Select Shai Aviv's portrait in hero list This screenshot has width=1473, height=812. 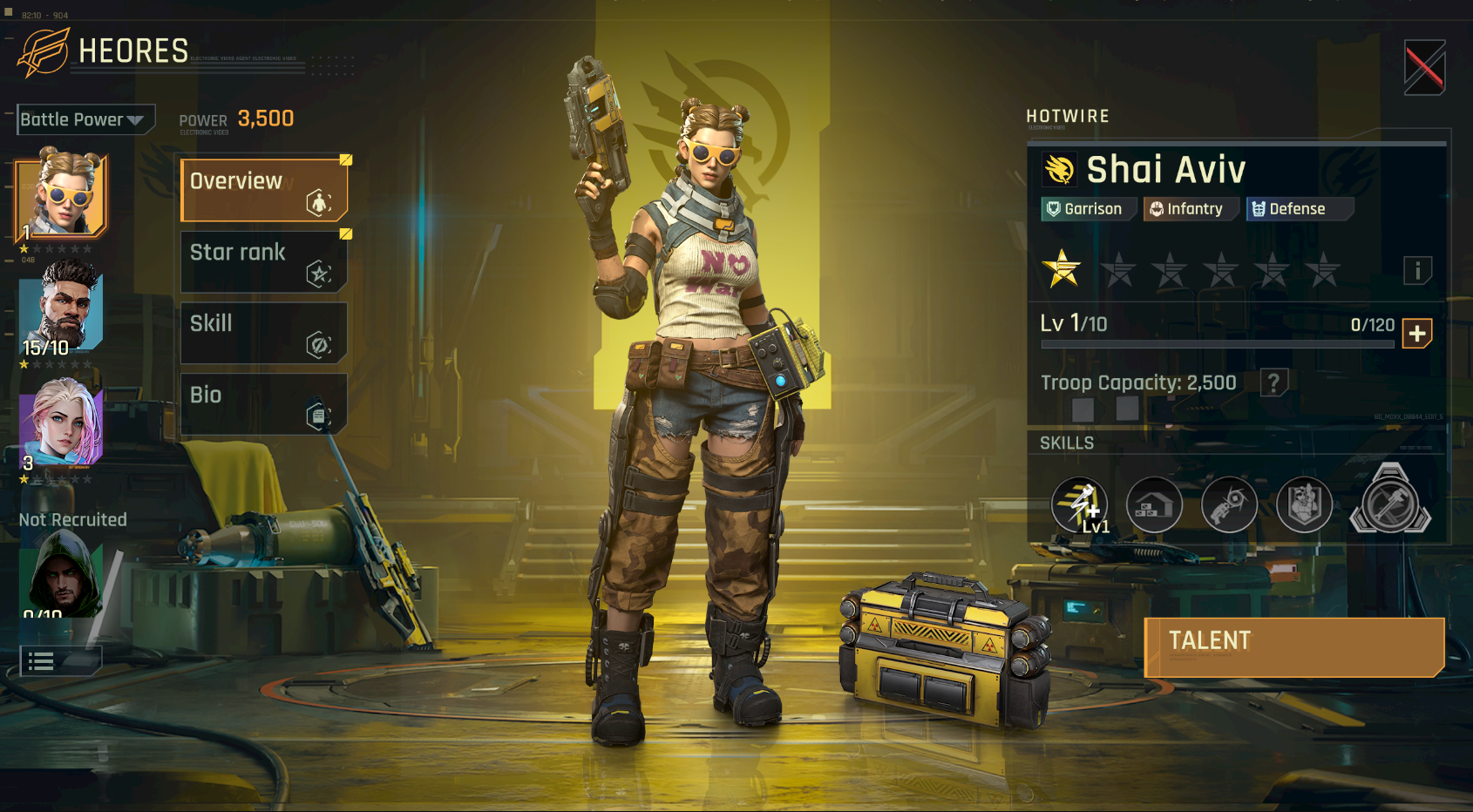(x=61, y=195)
